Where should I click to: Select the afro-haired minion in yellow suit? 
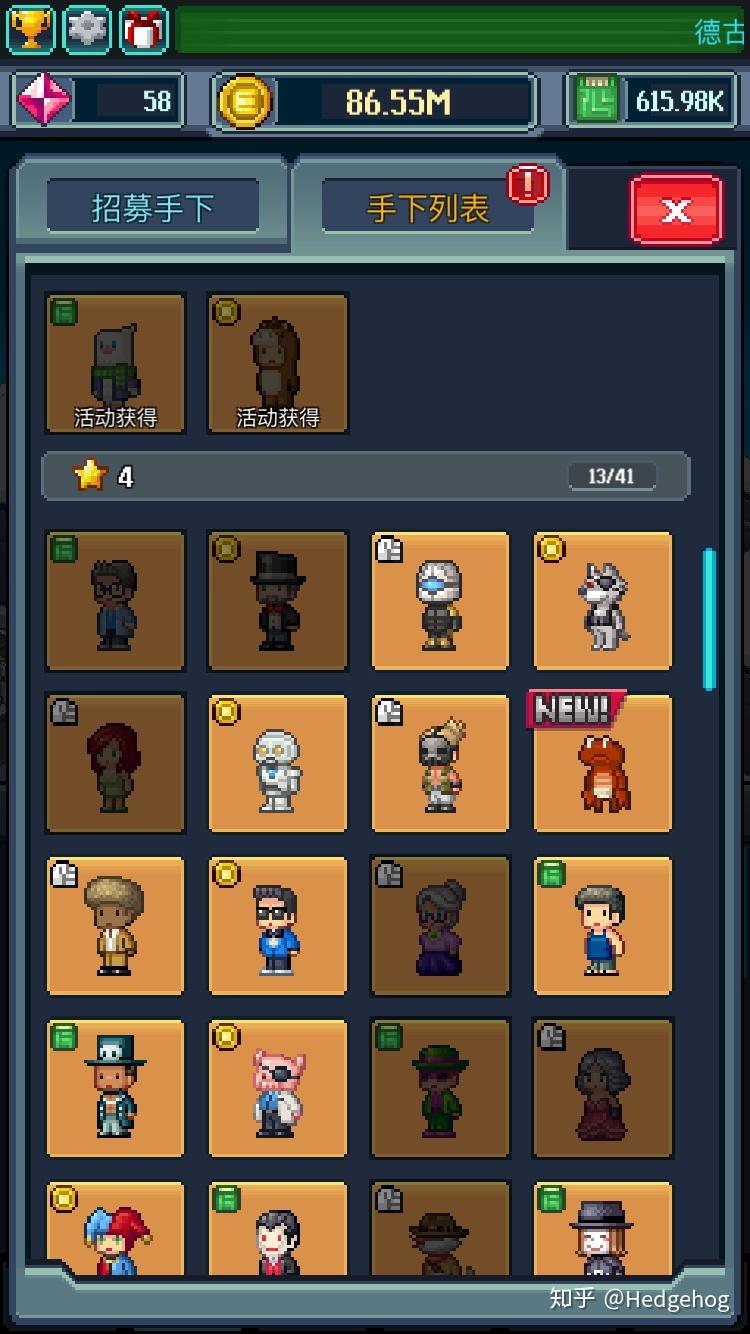click(115, 926)
